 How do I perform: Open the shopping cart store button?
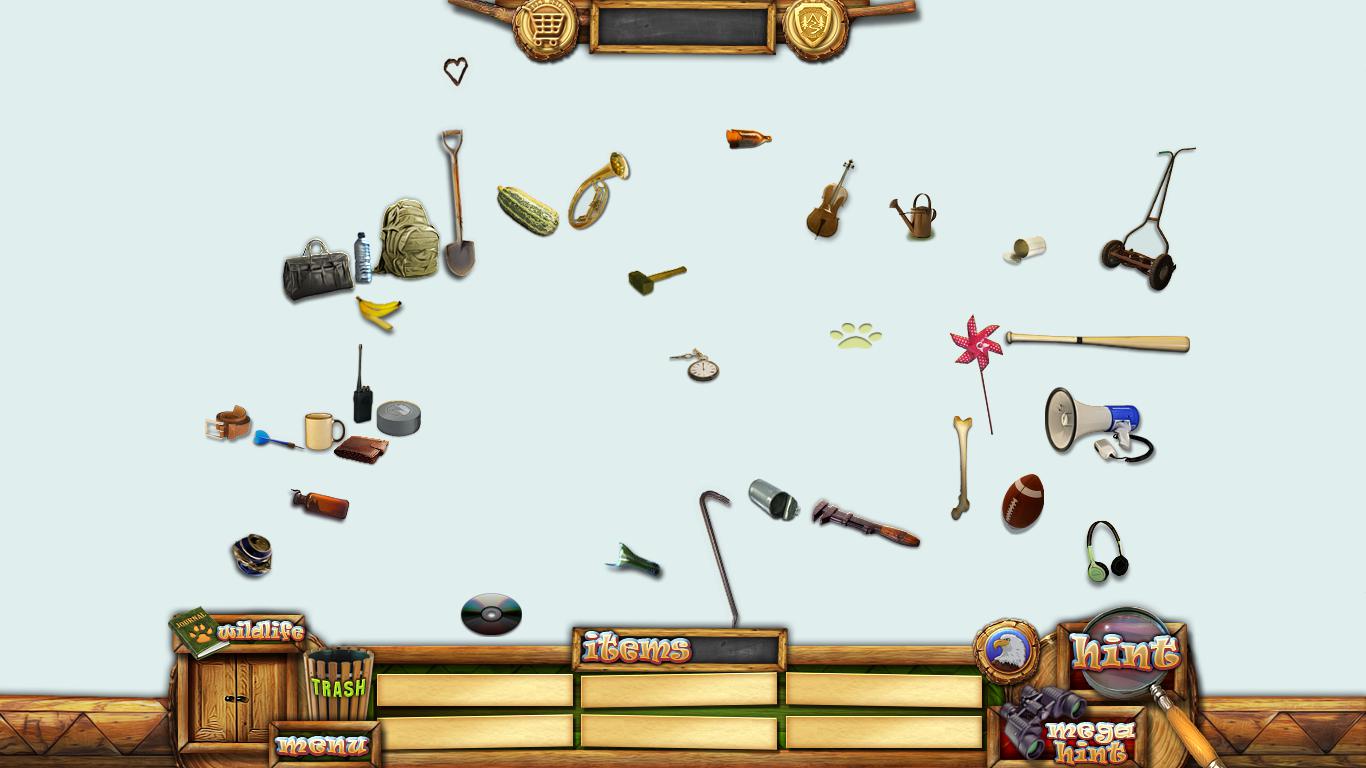pos(545,29)
